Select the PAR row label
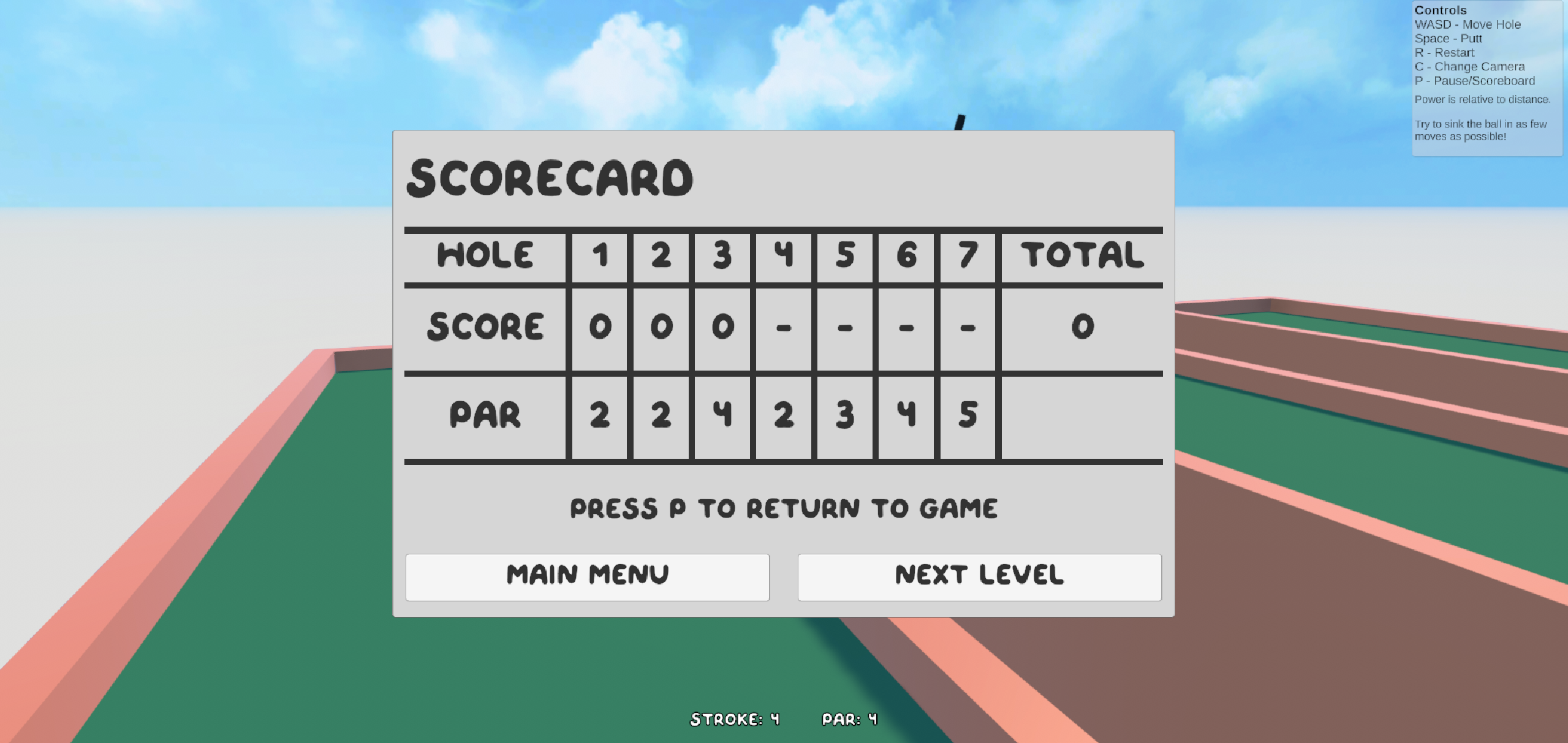Image resolution: width=1568 pixels, height=743 pixels. [486, 417]
